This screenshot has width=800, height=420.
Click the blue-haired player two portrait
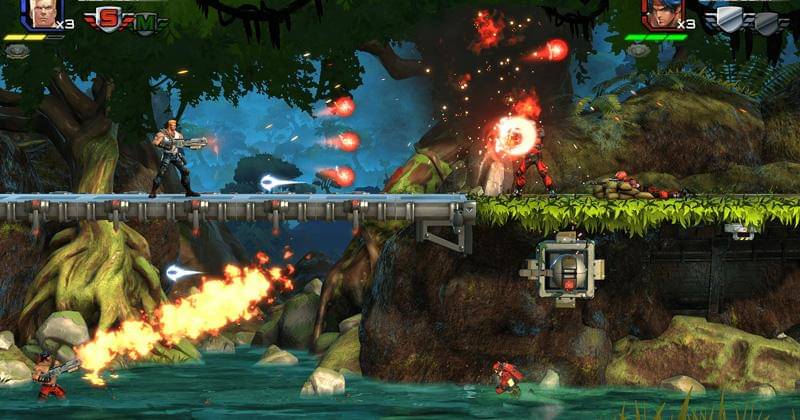point(661,13)
